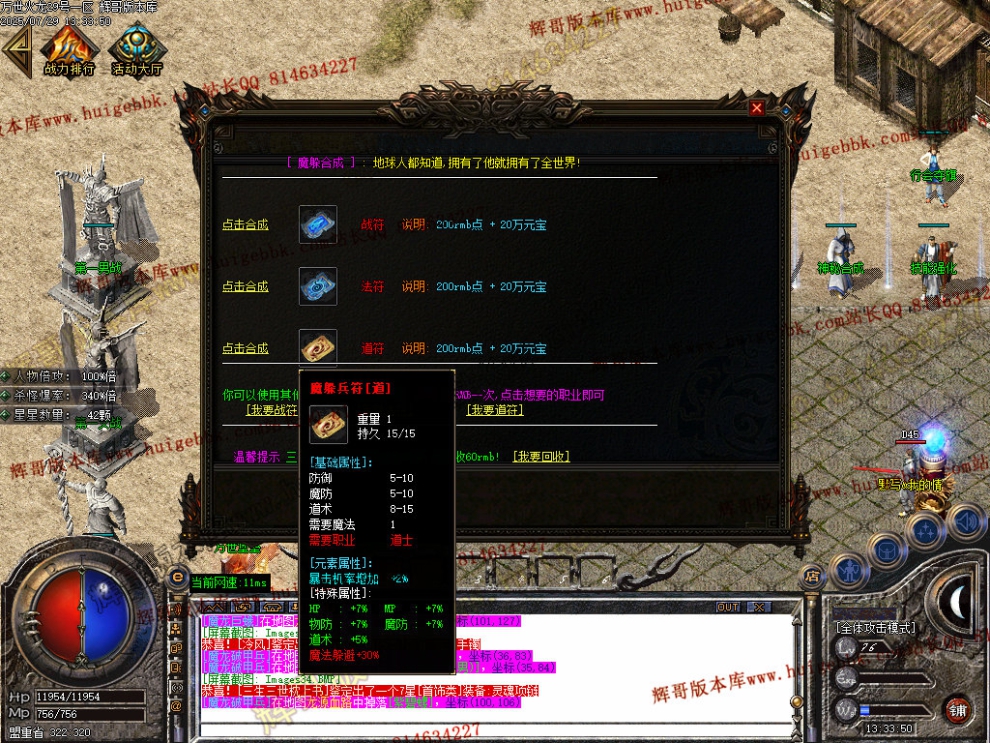Toggle the sound speaker button

[x=965, y=521]
